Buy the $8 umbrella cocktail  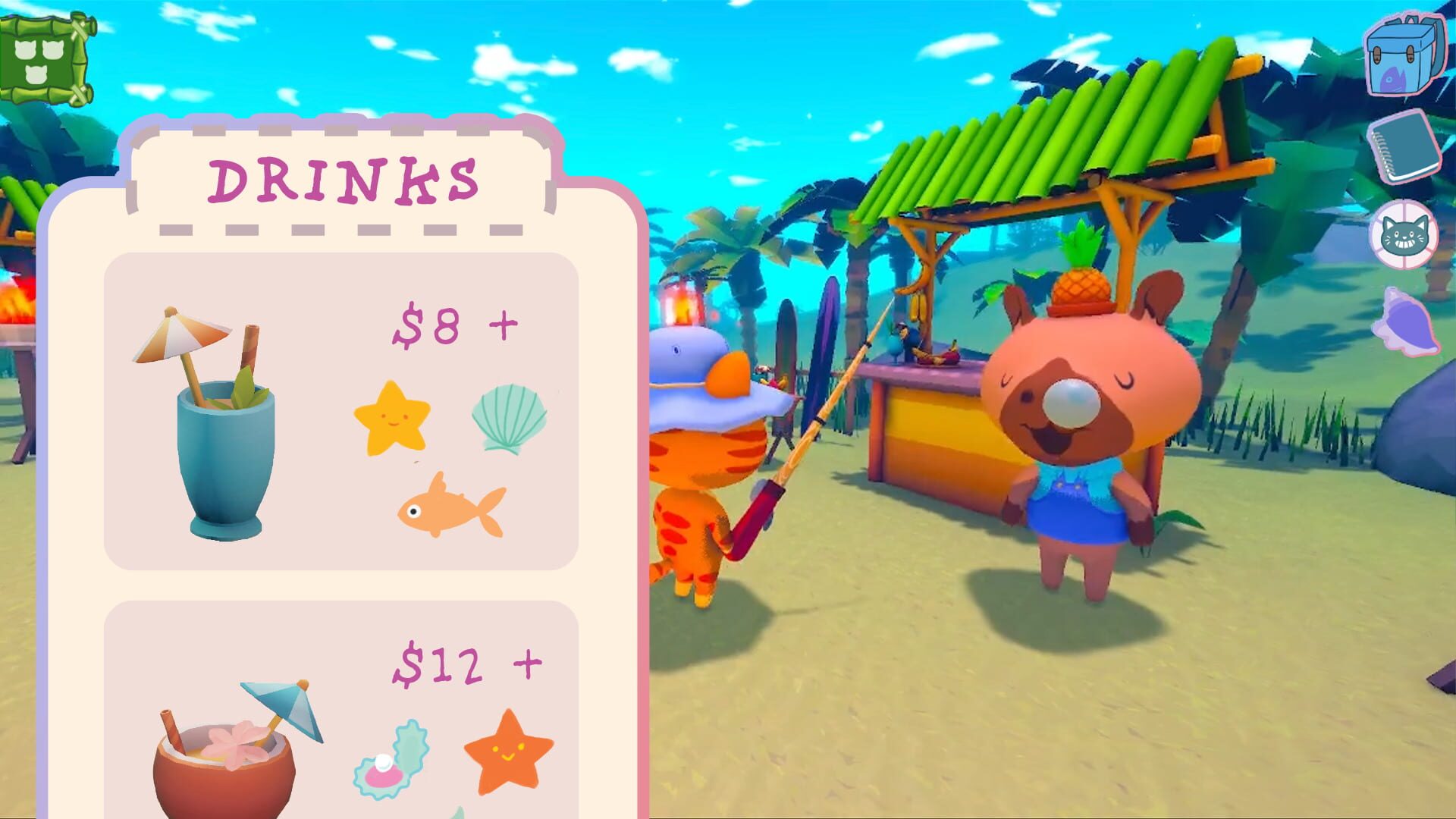[425, 326]
